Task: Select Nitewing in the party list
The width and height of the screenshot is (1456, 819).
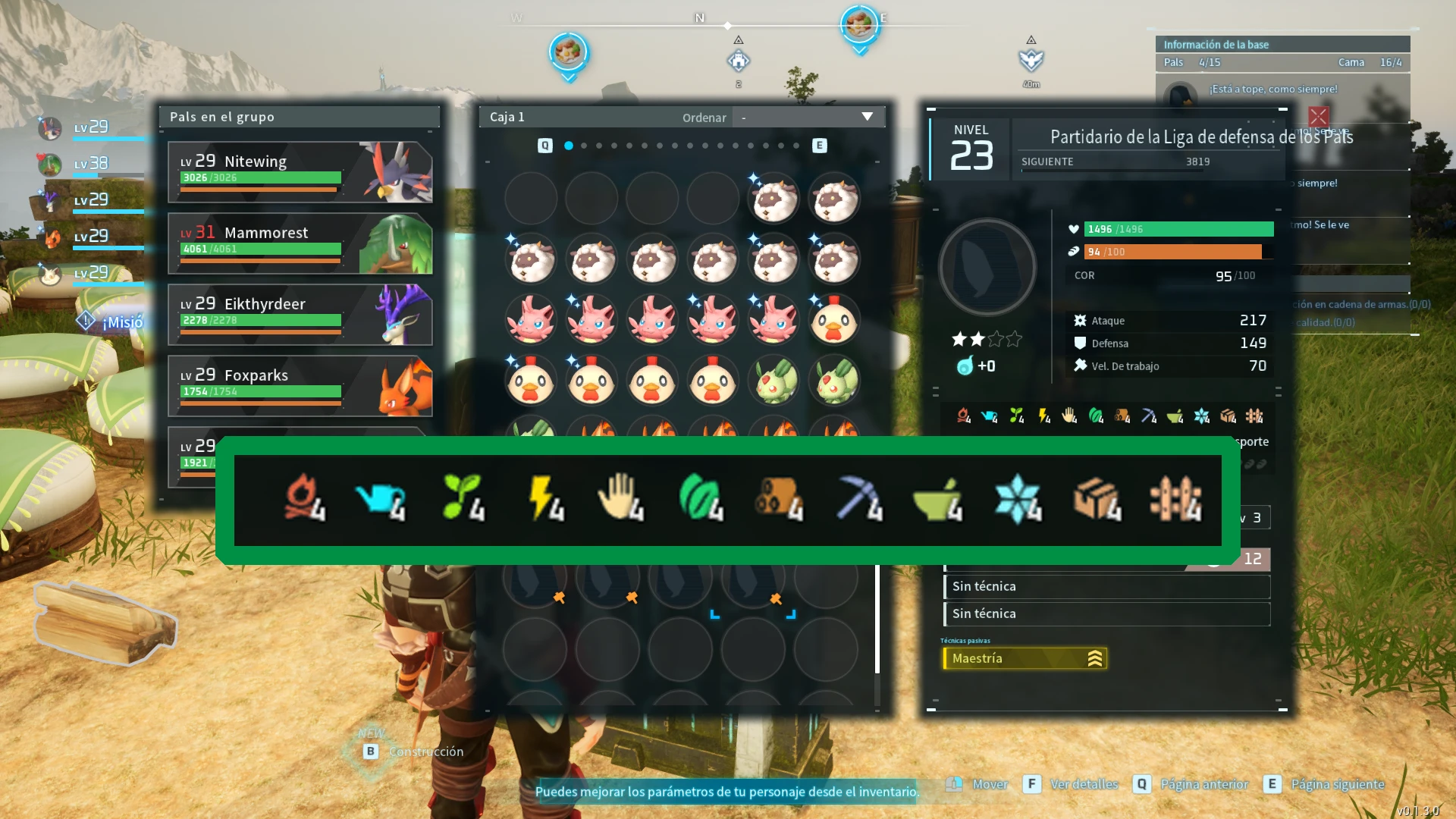Action: 300,172
